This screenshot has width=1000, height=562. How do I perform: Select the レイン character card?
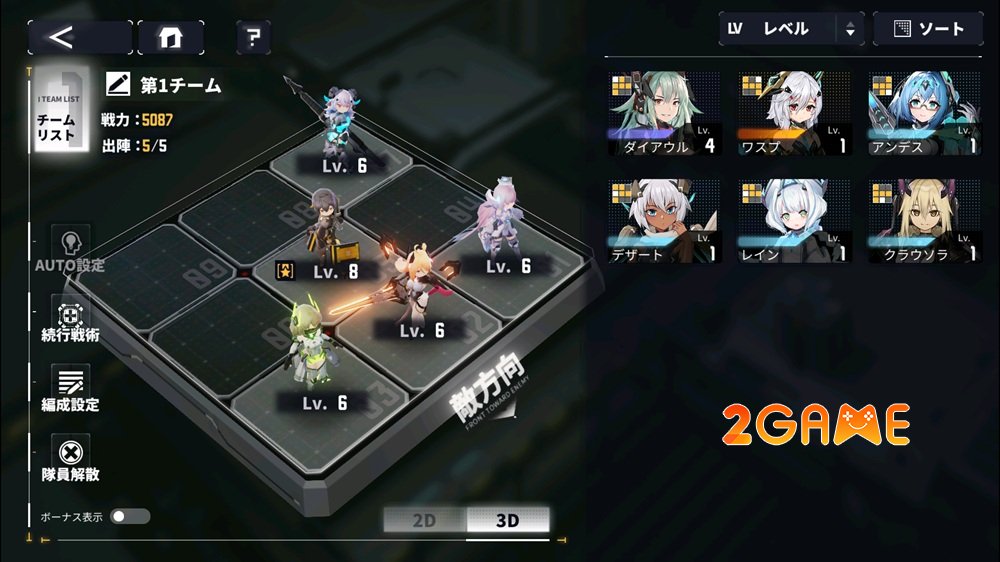pyautogui.click(x=794, y=221)
